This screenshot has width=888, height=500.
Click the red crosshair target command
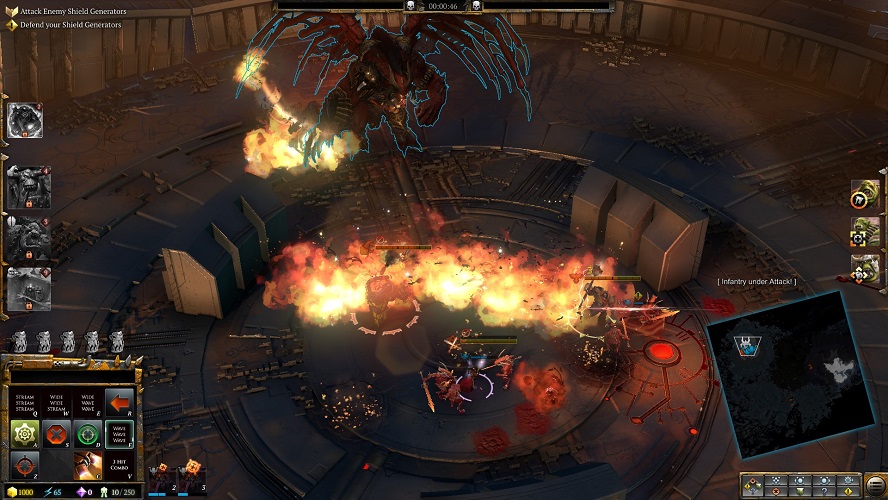[x=24, y=464]
